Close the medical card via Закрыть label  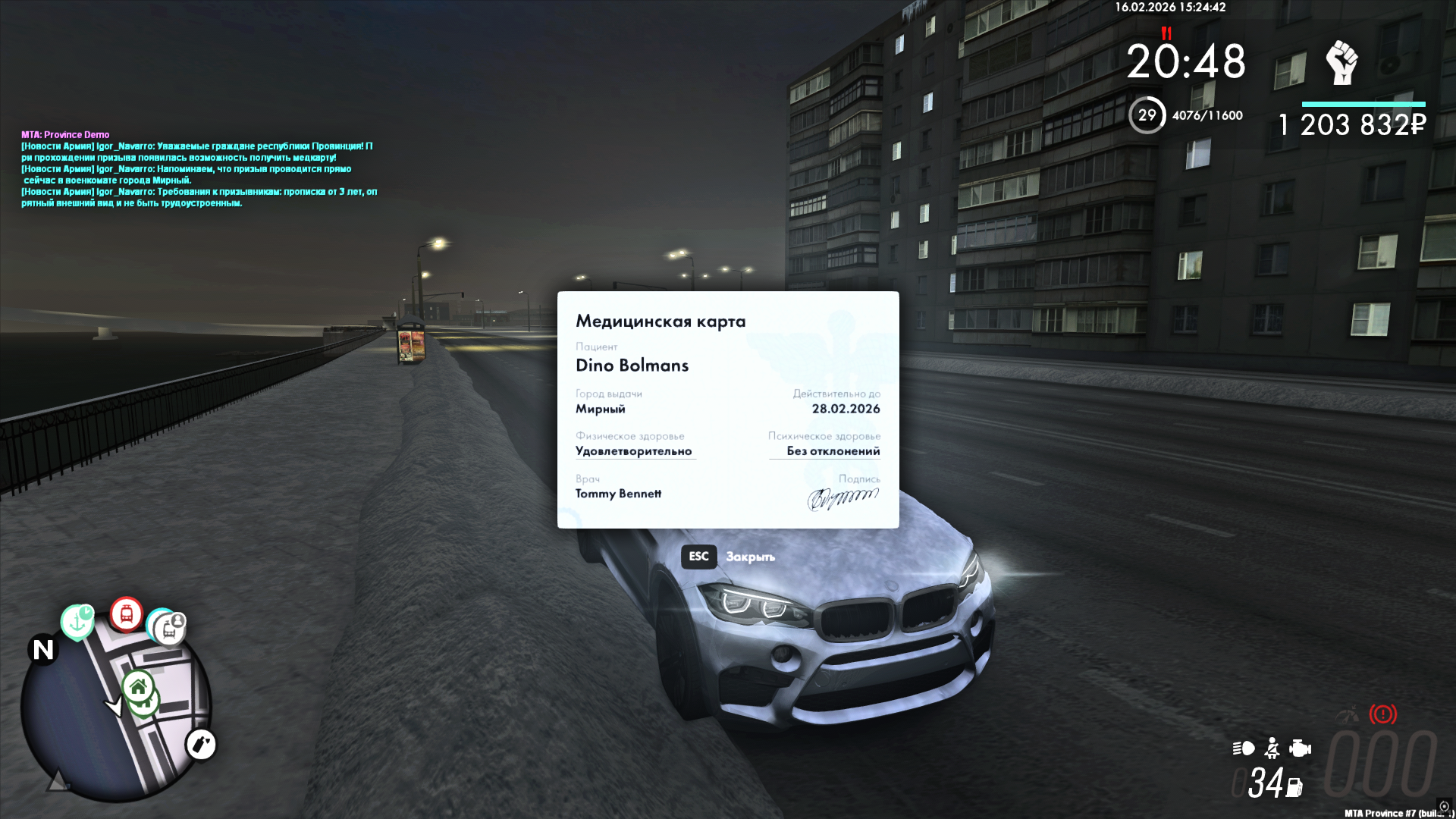[750, 557]
